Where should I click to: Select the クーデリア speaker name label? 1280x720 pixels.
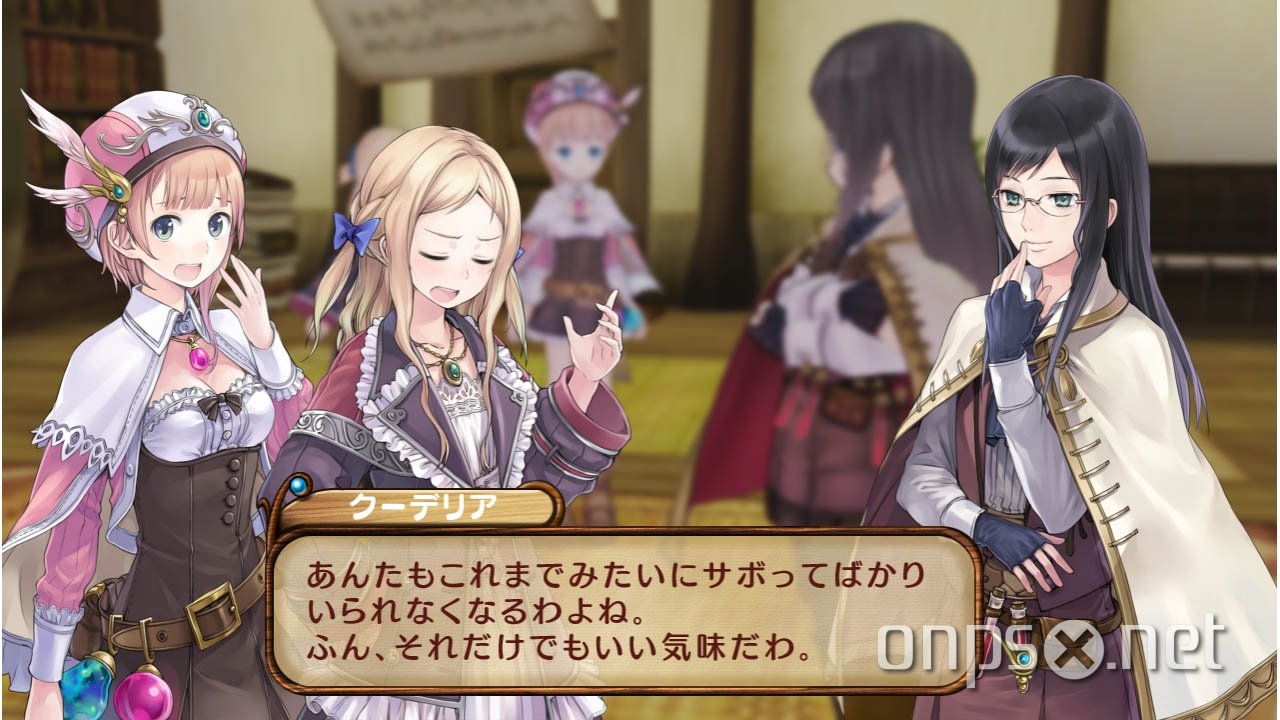(x=420, y=505)
